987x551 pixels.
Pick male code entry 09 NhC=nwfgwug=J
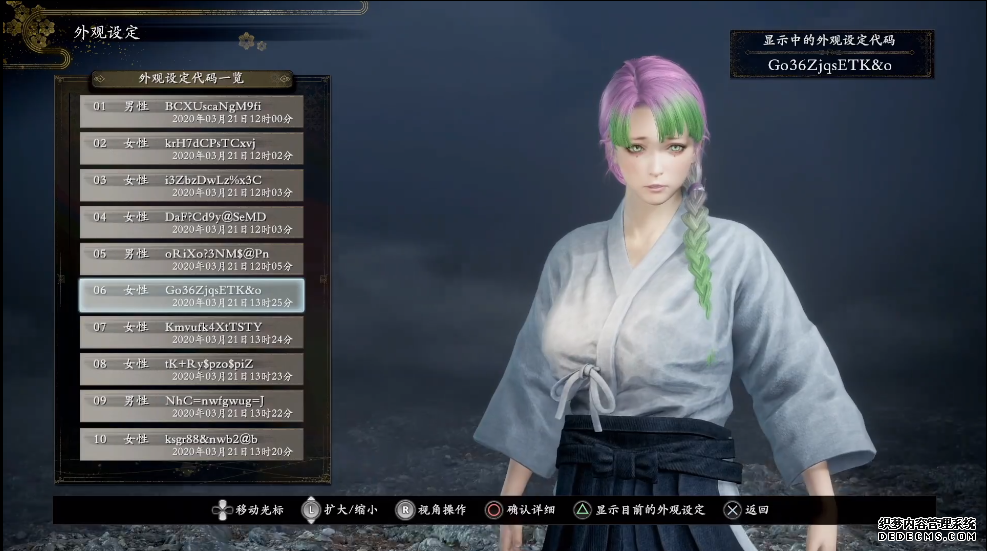(191, 406)
